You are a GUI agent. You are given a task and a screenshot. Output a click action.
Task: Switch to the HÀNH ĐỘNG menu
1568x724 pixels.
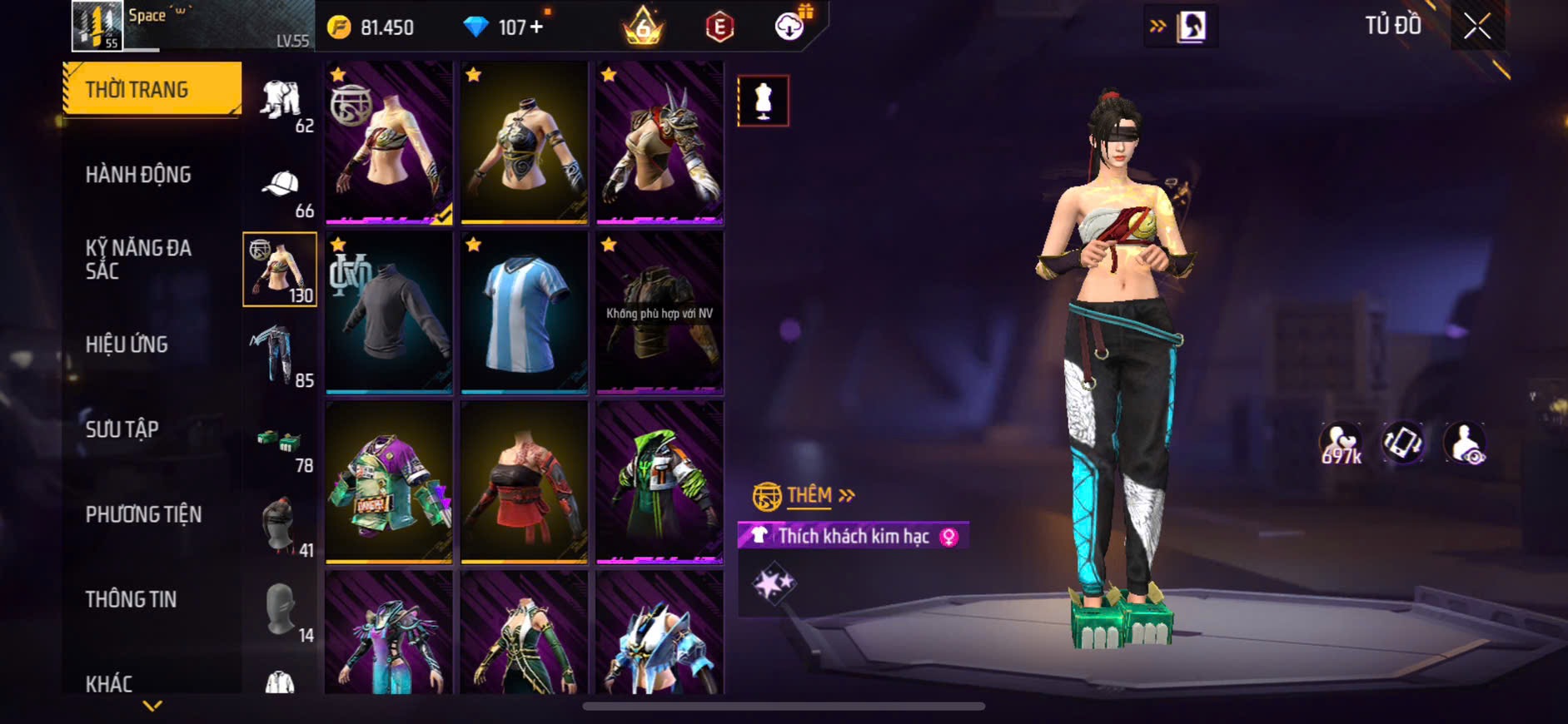point(138,175)
